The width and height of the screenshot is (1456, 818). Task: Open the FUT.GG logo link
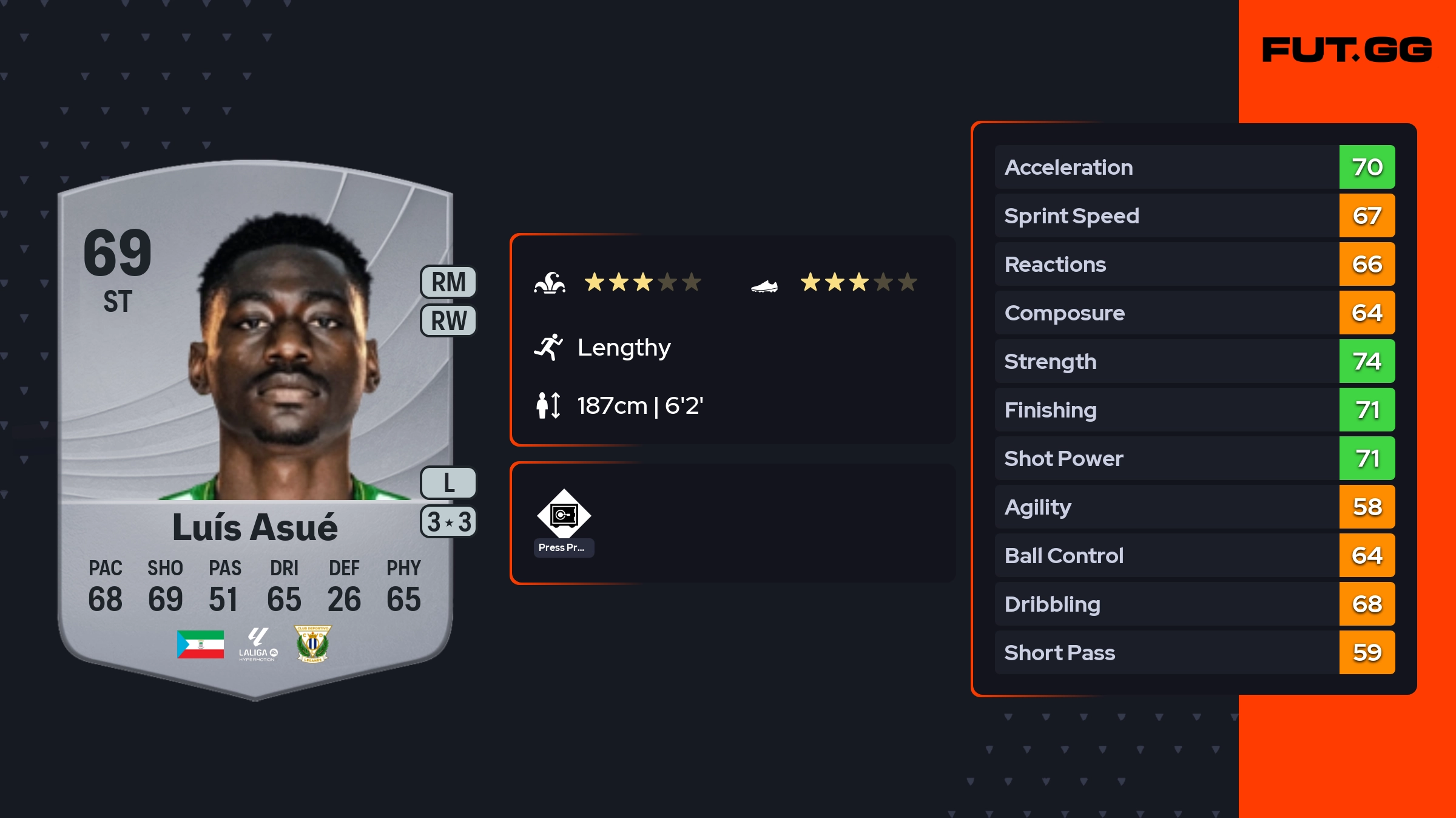(1347, 50)
